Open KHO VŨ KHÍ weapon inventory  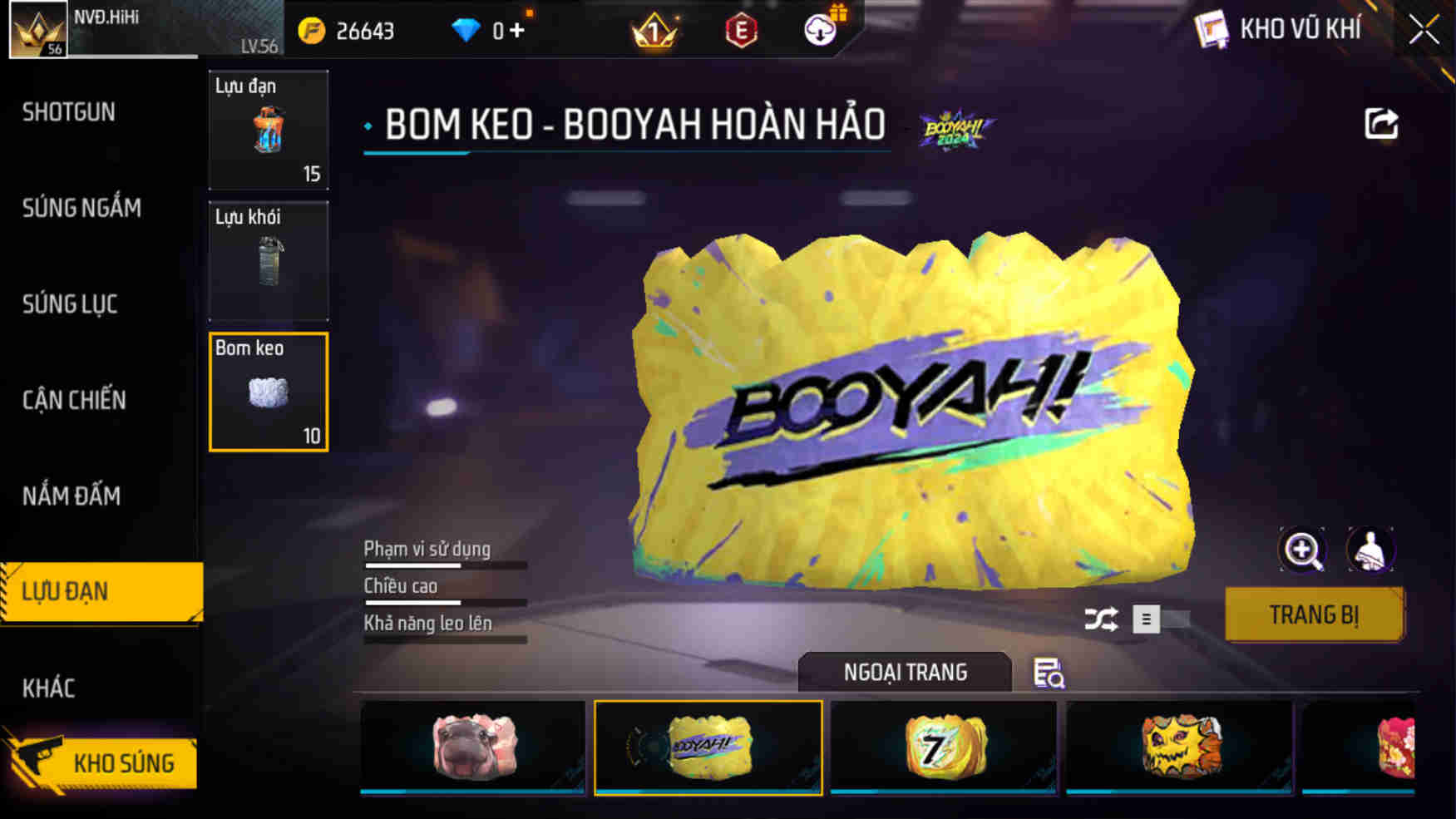(x=1296, y=28)
